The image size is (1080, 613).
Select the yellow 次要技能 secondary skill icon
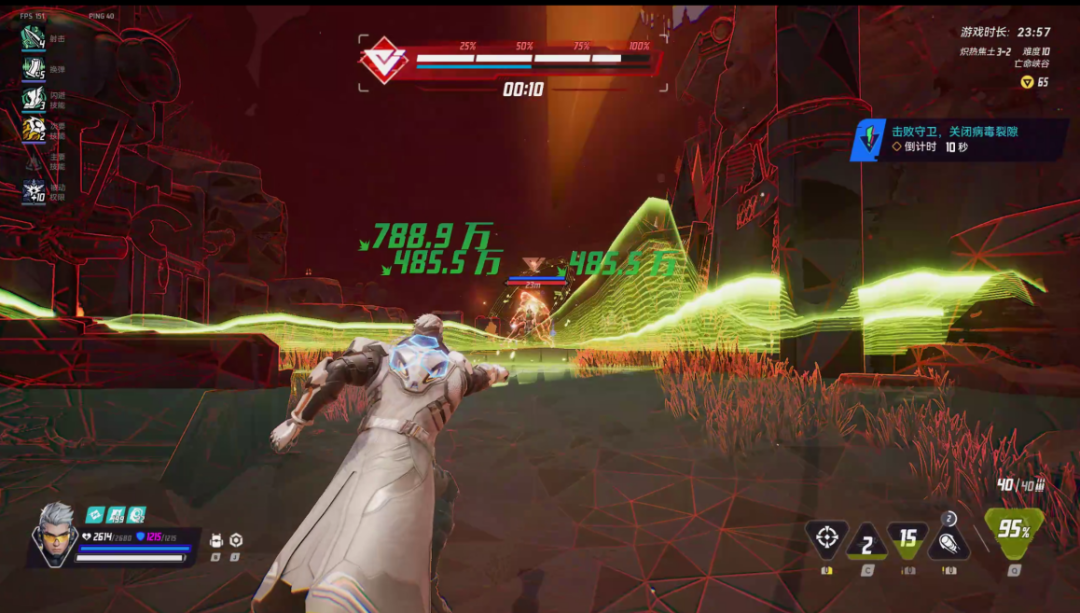pos(34,128)
